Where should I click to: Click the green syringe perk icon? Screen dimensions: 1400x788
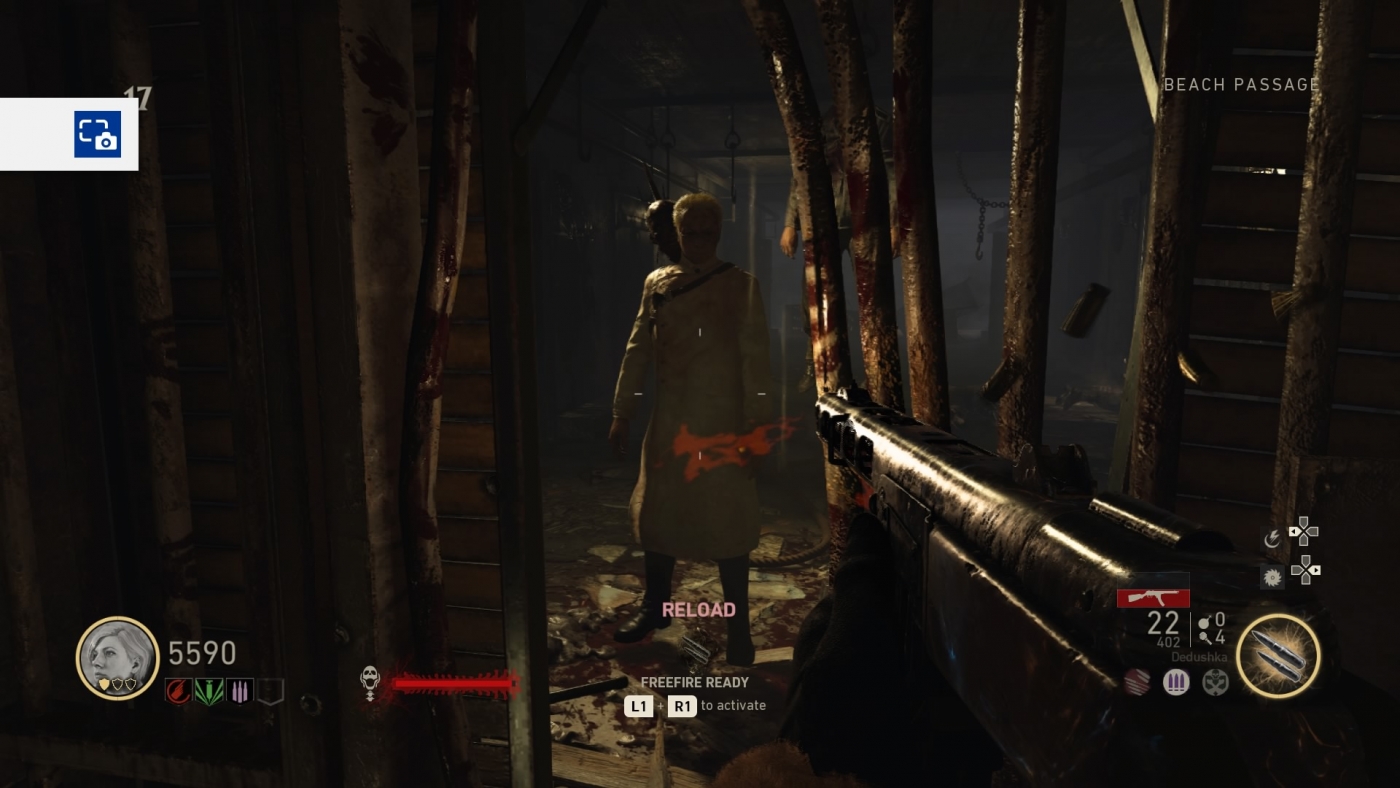coord(210,691)
